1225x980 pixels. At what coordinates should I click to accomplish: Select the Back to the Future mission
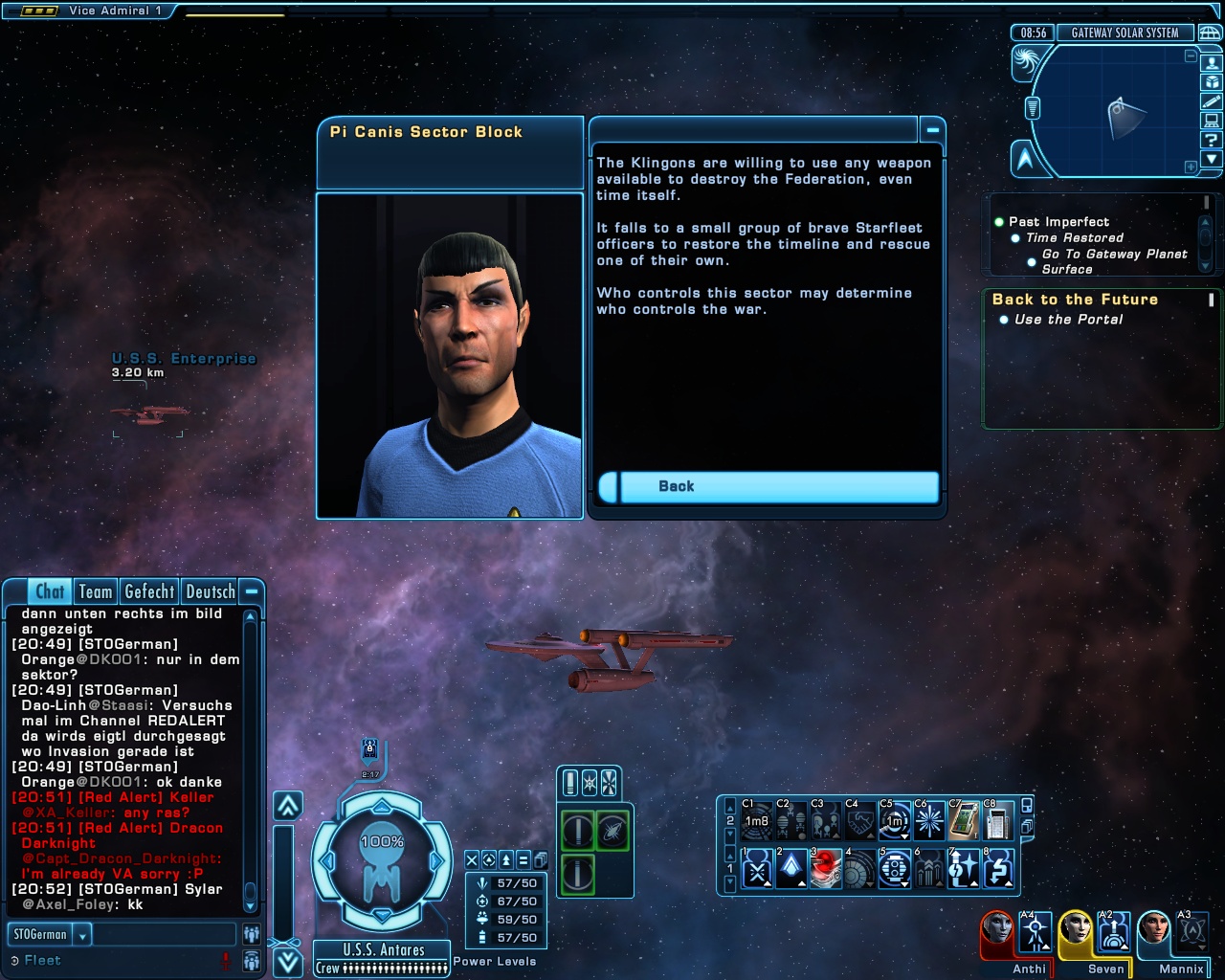[x=1075, y=300]
